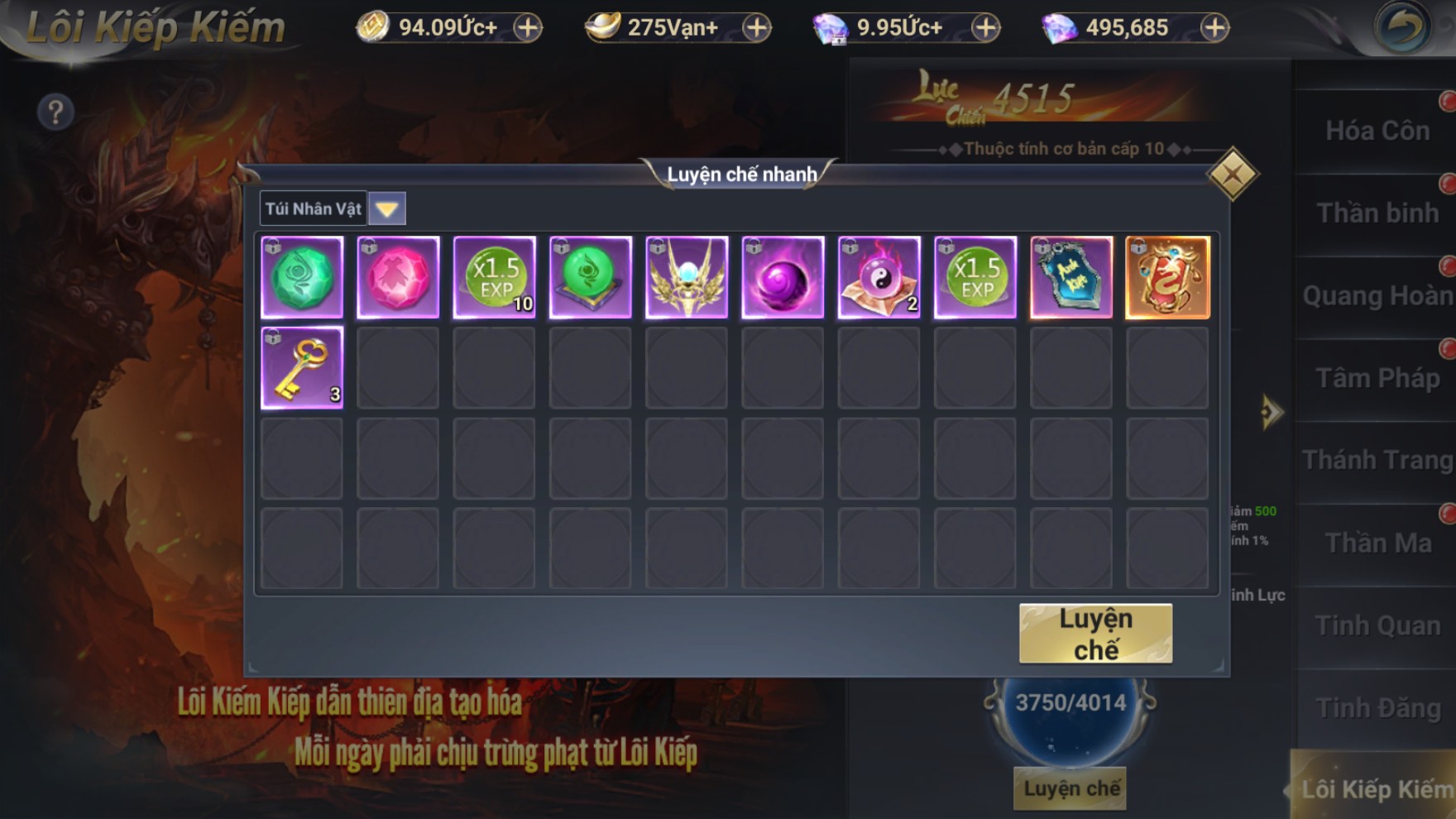The image size is (1456, 819).
Task: Open the Tâm Pháp tab
Action: click(1377, 378)
